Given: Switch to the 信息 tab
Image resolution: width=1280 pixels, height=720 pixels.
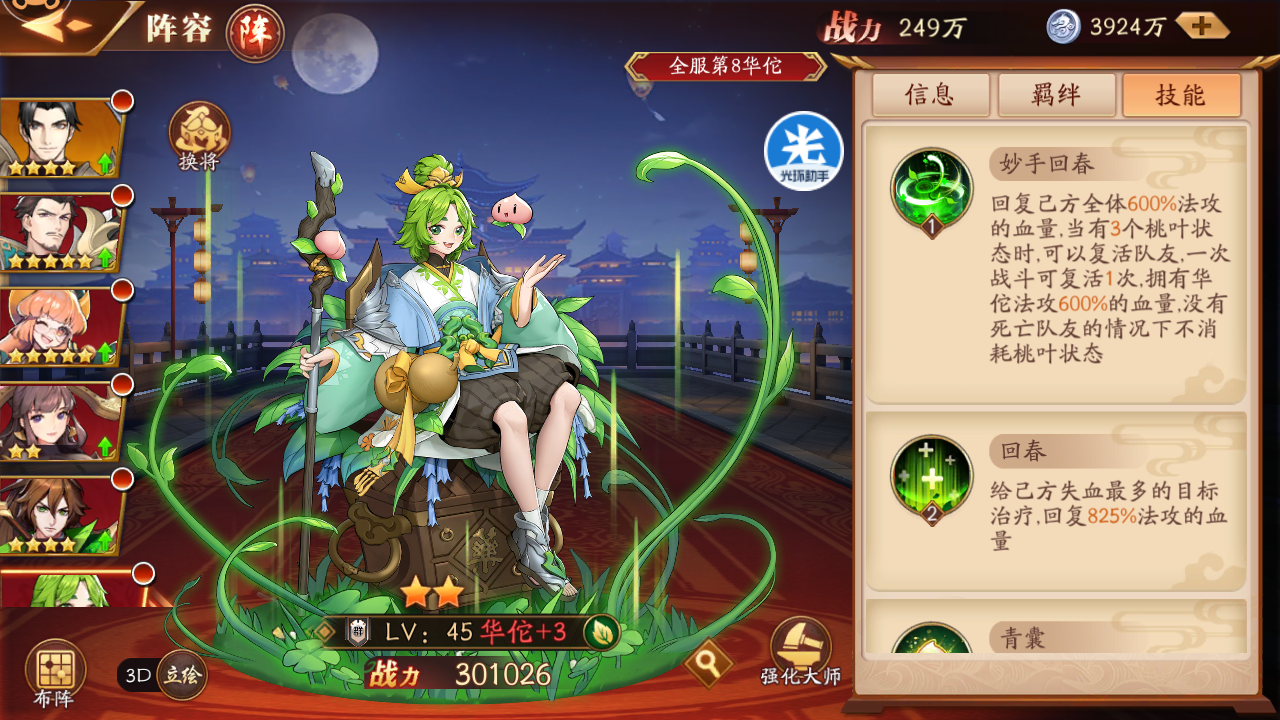Looking at the screenshot, I should click(929, 94).
